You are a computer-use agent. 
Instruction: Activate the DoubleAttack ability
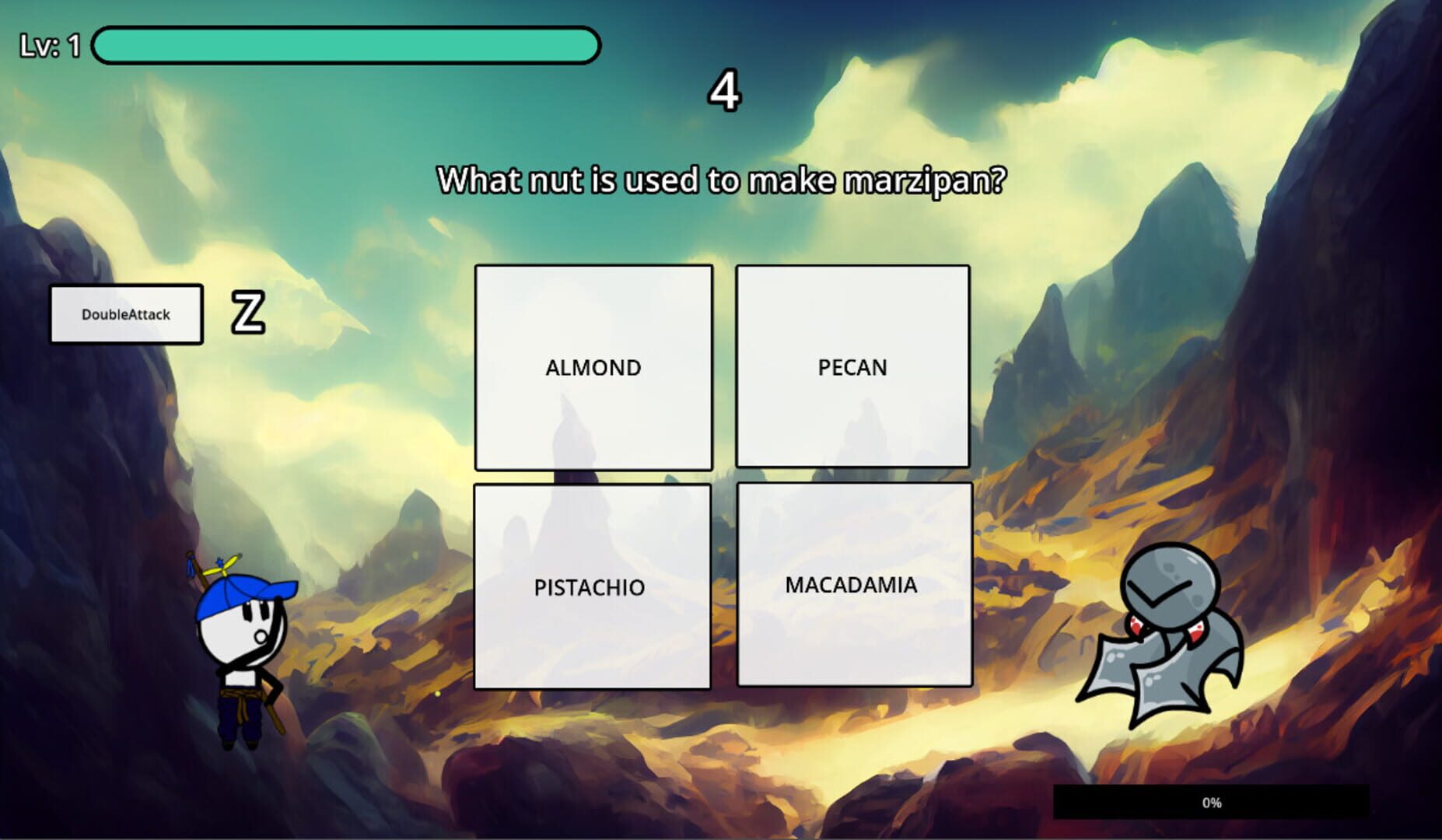125,313
